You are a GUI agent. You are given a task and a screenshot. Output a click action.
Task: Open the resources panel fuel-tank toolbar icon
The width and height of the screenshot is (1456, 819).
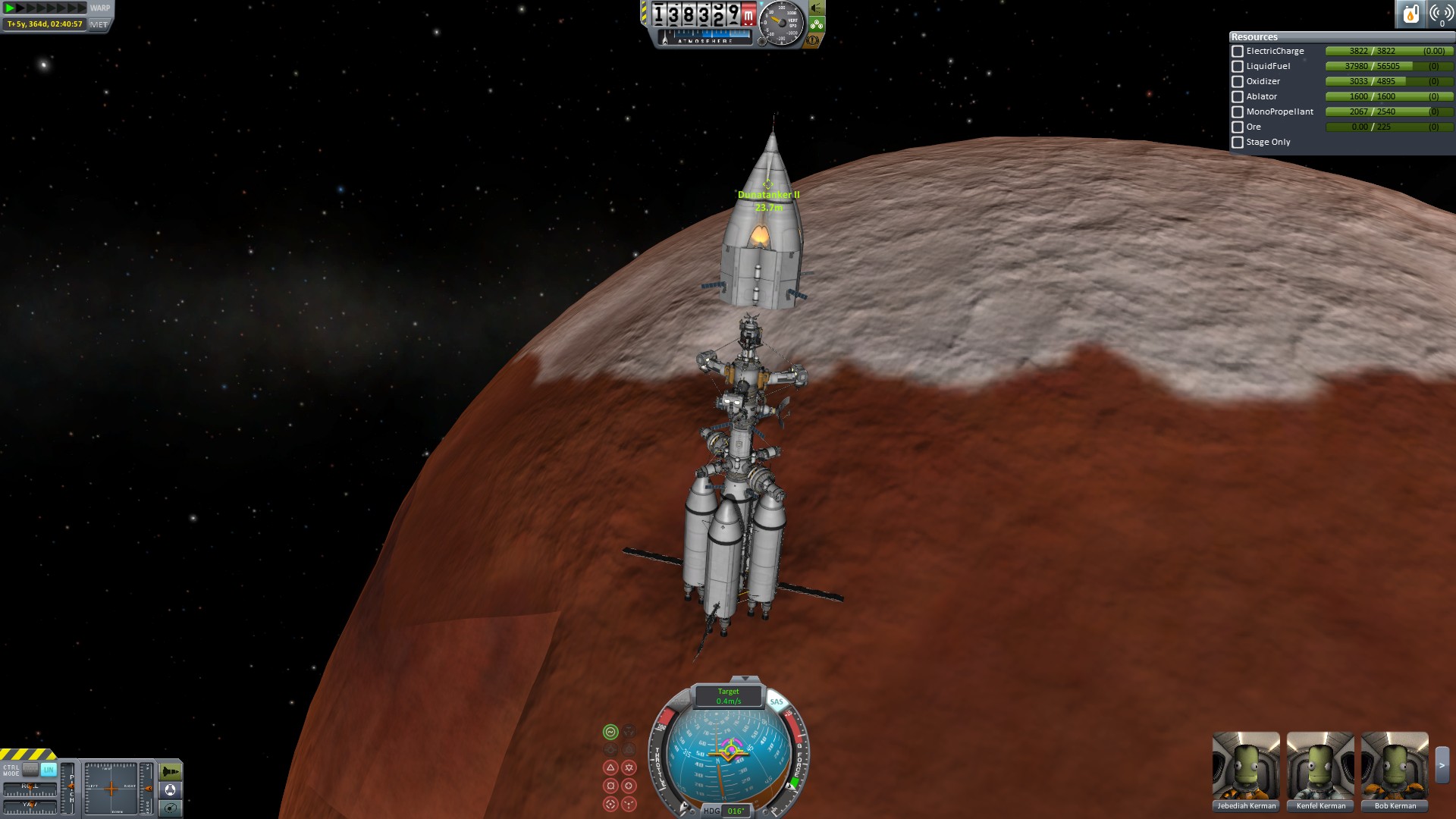[1410, 14]
